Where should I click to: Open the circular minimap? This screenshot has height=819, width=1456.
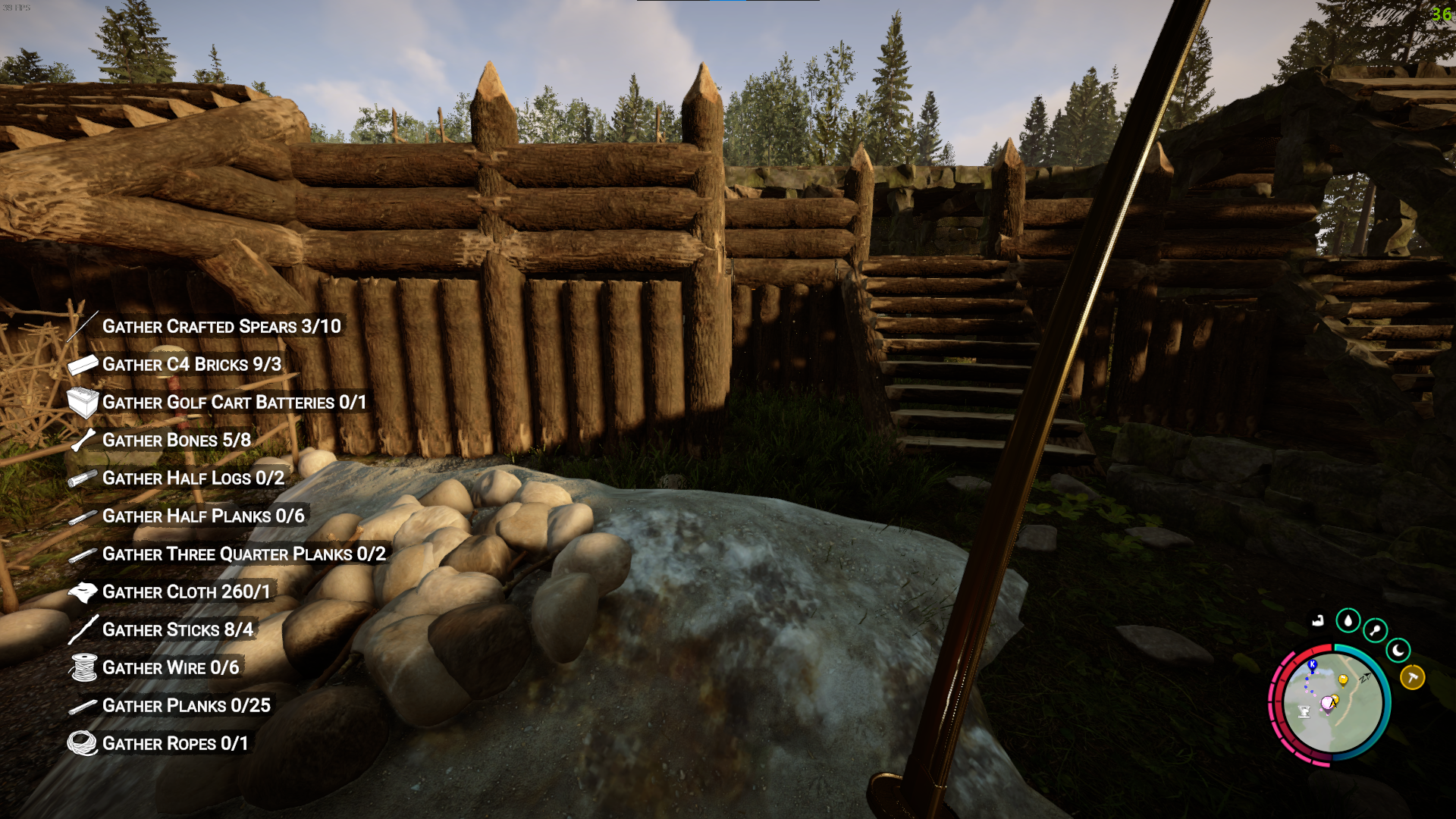click(1331, 705)
